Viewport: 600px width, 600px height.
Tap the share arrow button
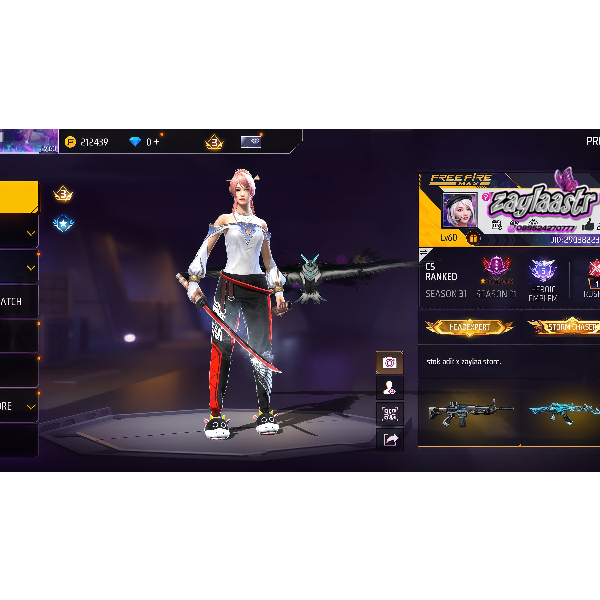point(389,438)
